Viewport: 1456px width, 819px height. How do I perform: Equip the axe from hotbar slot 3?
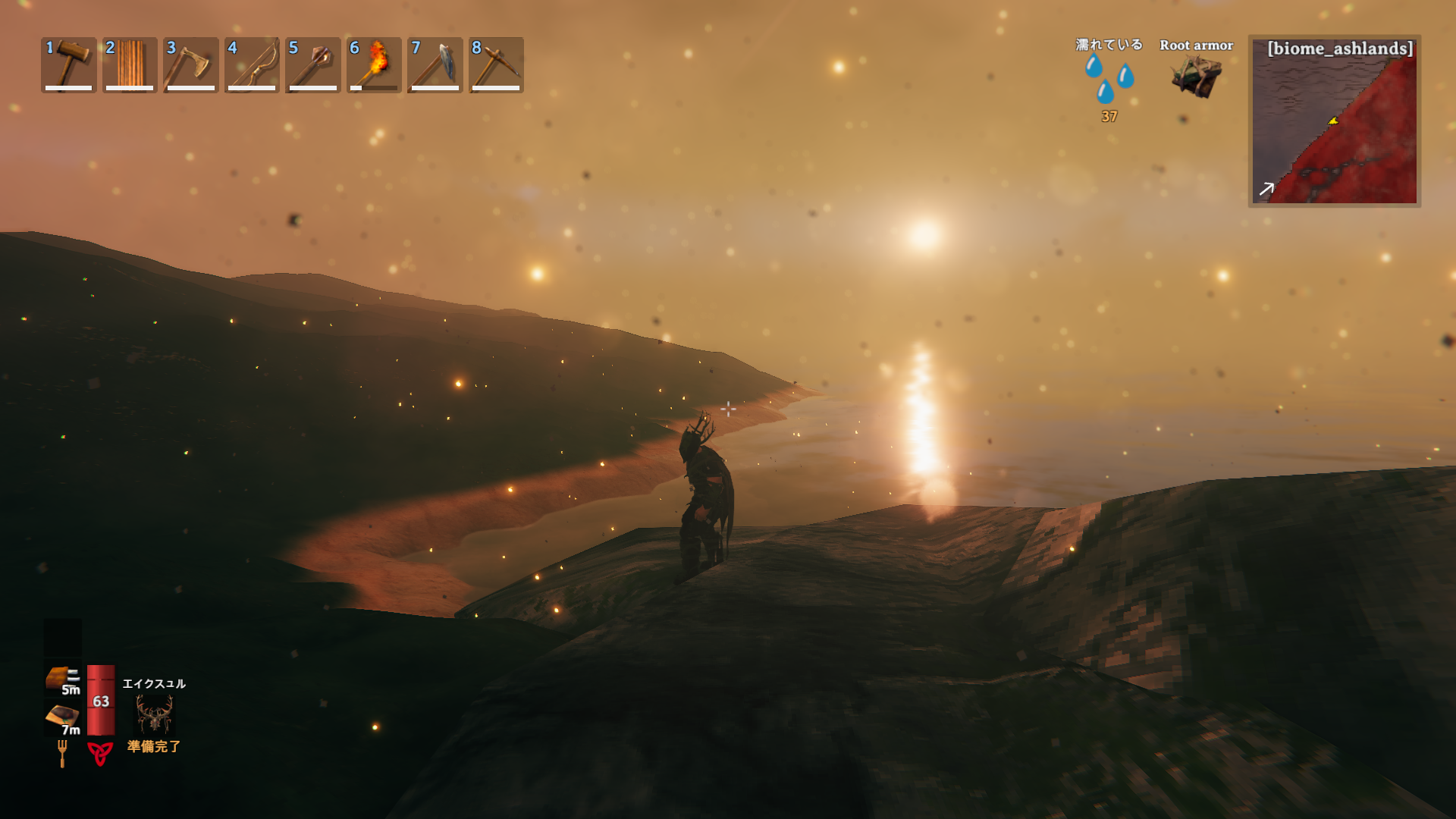(191, 64)
